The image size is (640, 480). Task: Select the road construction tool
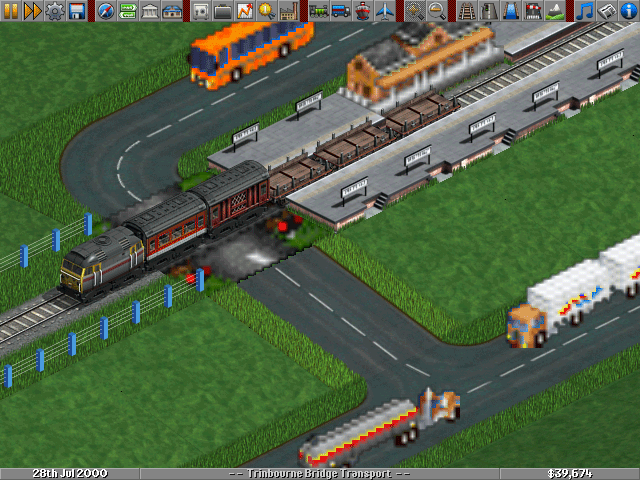click(x=488, y=11)
